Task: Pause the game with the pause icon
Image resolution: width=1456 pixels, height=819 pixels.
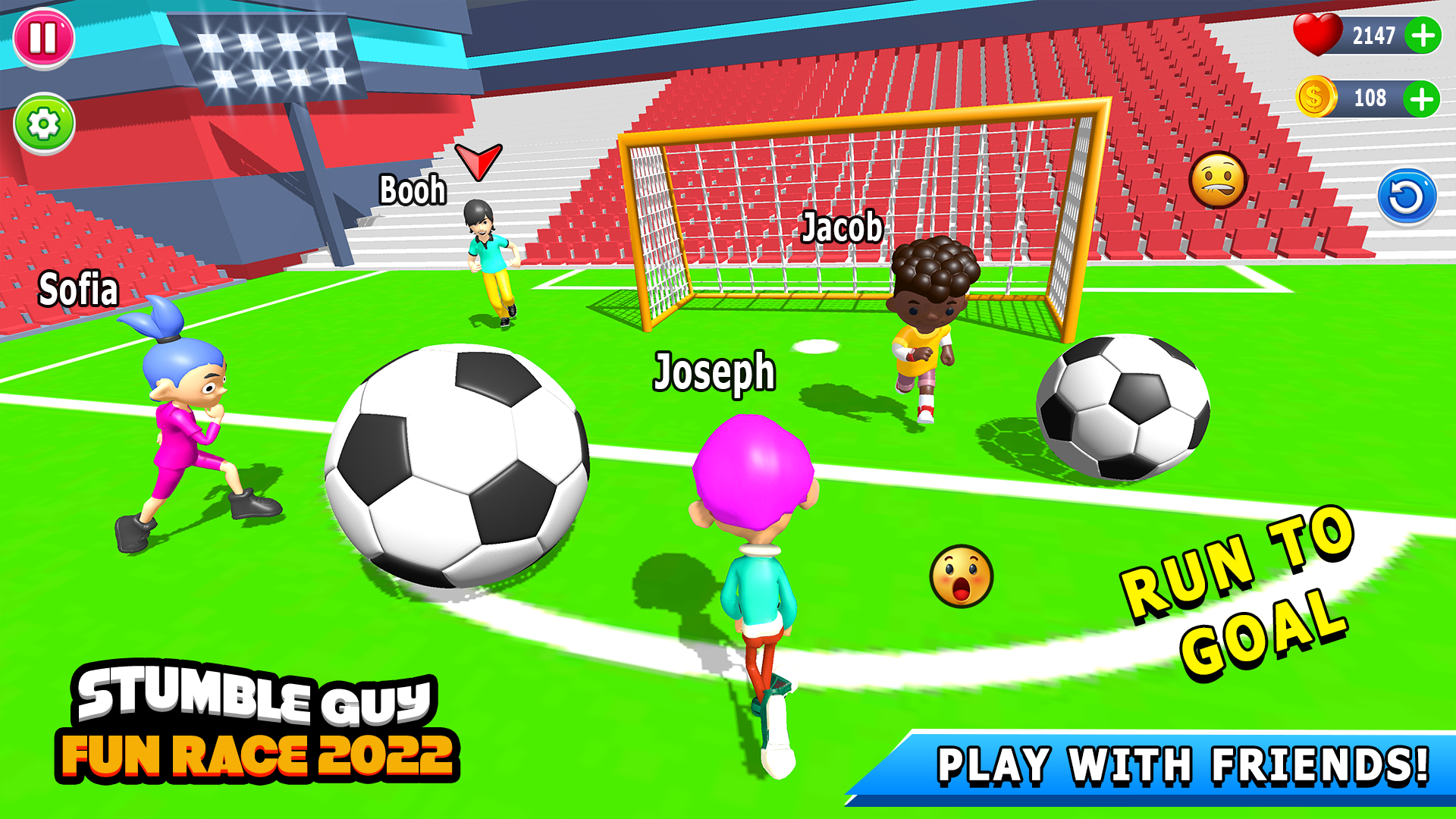Action: [x=45, y=40]
